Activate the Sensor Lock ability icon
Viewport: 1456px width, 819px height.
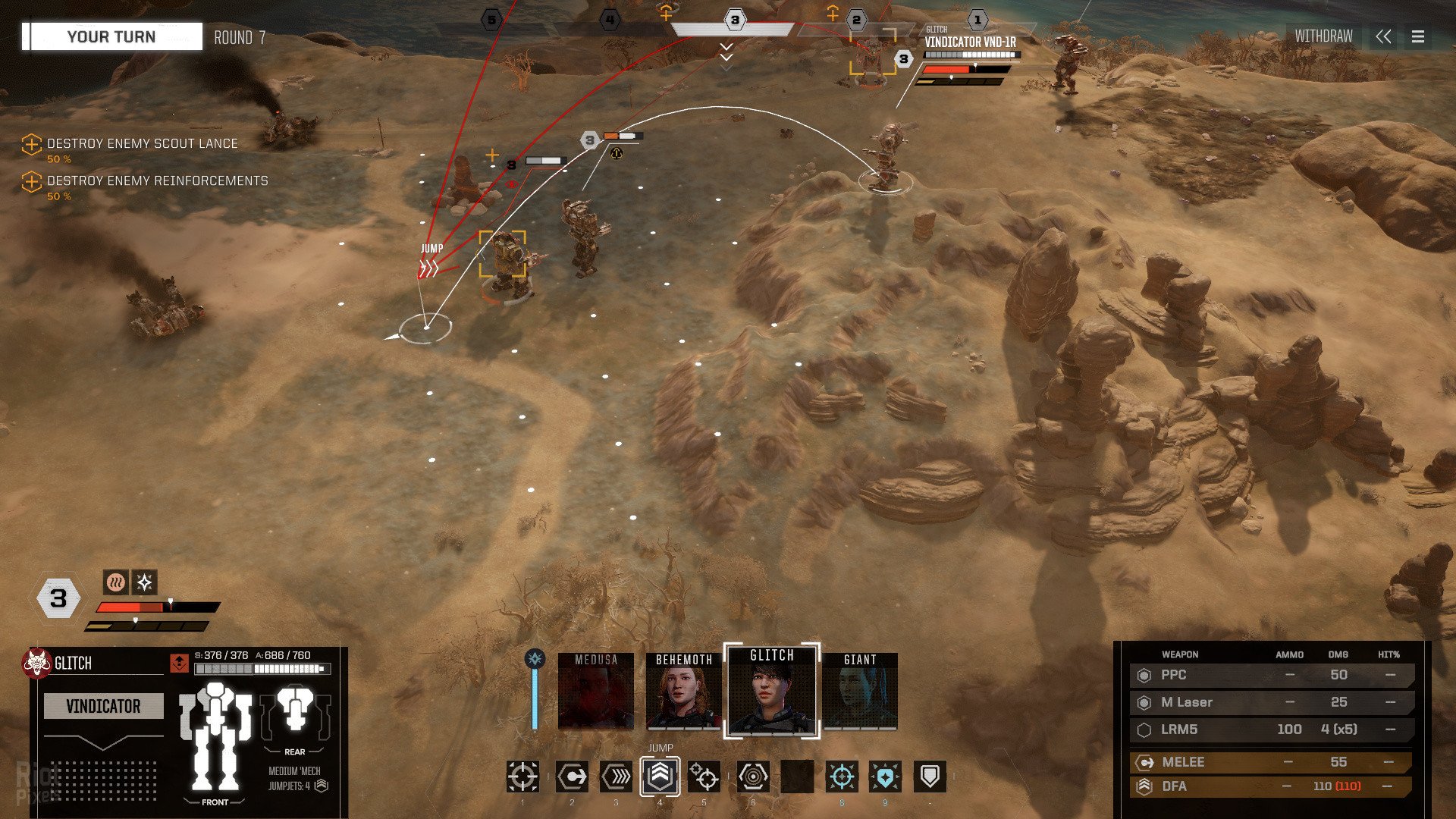pos(753,777)
